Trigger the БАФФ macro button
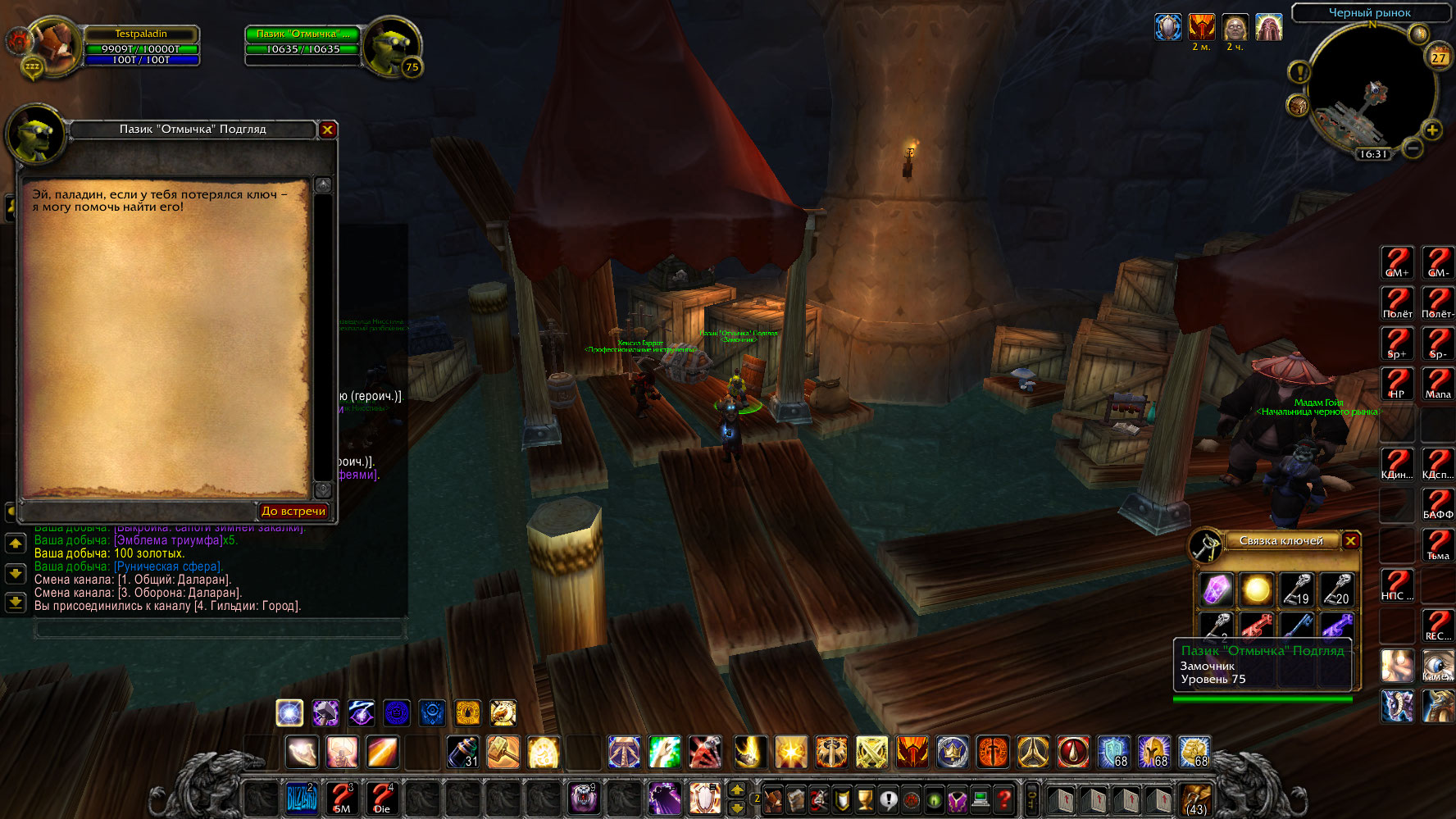Image resolution: width=1456 pixels, height=819 pixels. (x=1437, y=504)
